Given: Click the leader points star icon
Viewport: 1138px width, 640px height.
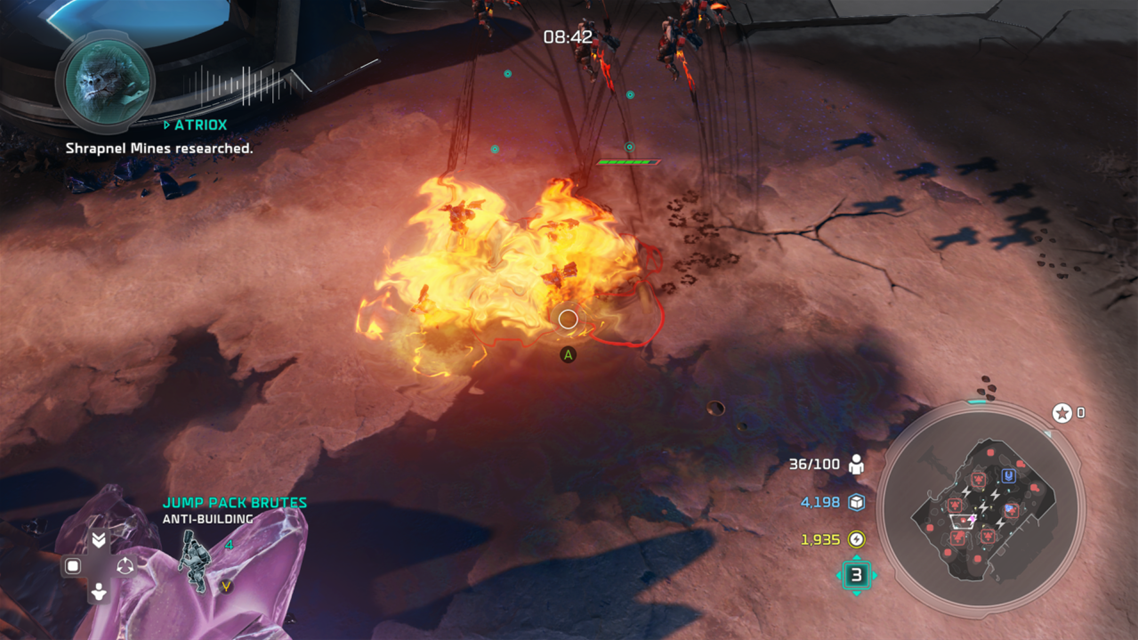Looking at the screenshot, I should pyautogui.click(x=1062, y=413).
